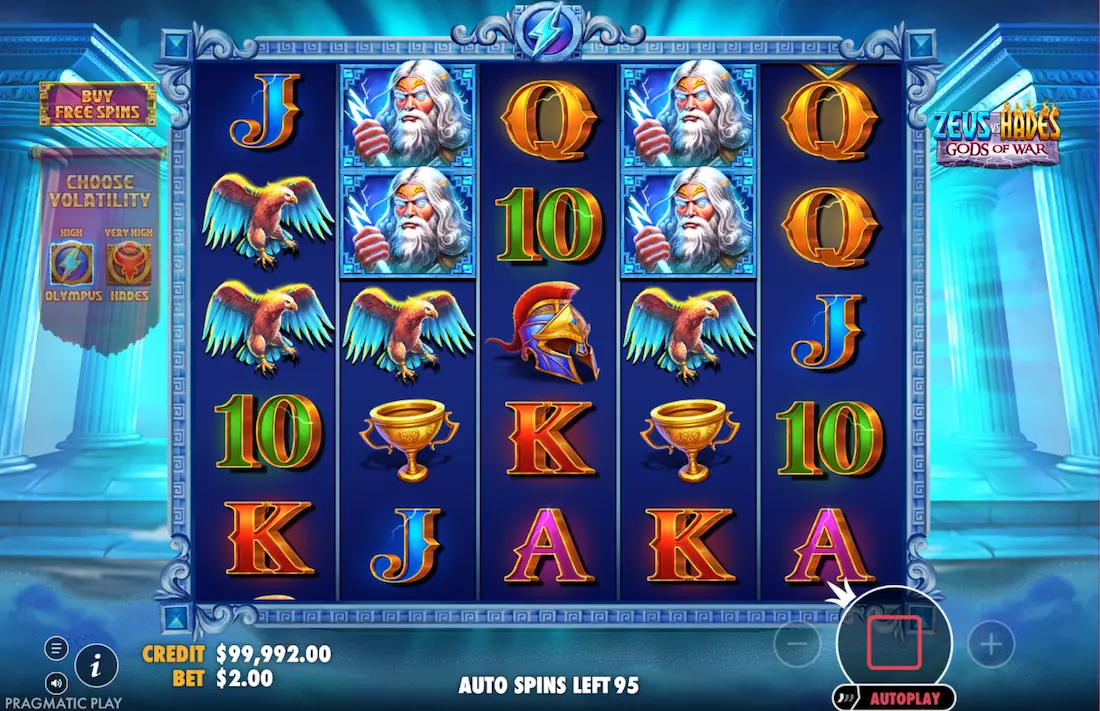Toggle the sound speaker icon
Viewport: 1100px width, 711px height.
tap(57, 683)
